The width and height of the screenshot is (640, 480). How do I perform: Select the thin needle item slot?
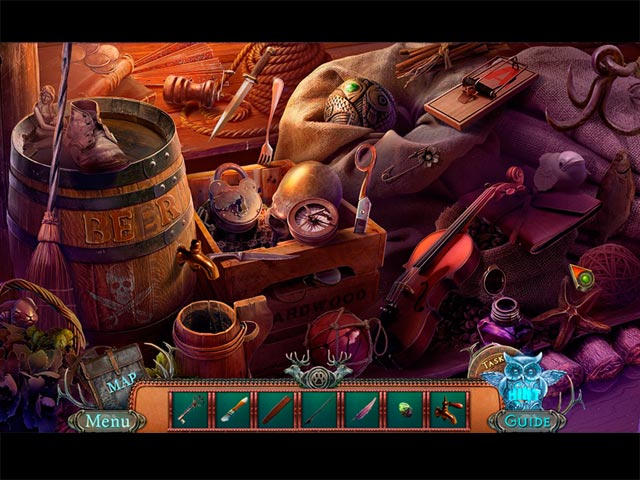(319, 409)
